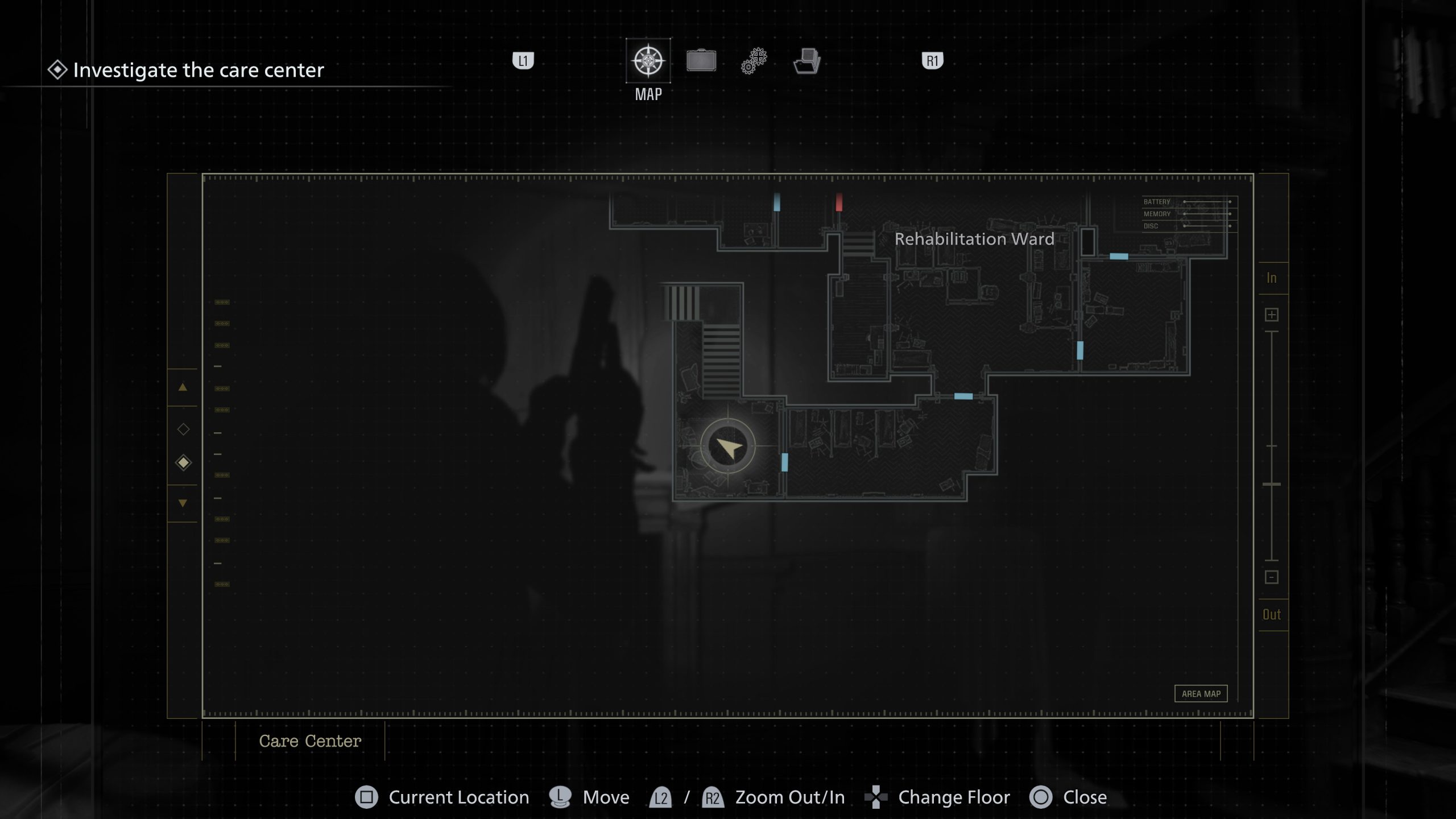Open the inventory briefcase tab
The image size is (1456, 819).
pyautogui.click(x=701, y=61)
